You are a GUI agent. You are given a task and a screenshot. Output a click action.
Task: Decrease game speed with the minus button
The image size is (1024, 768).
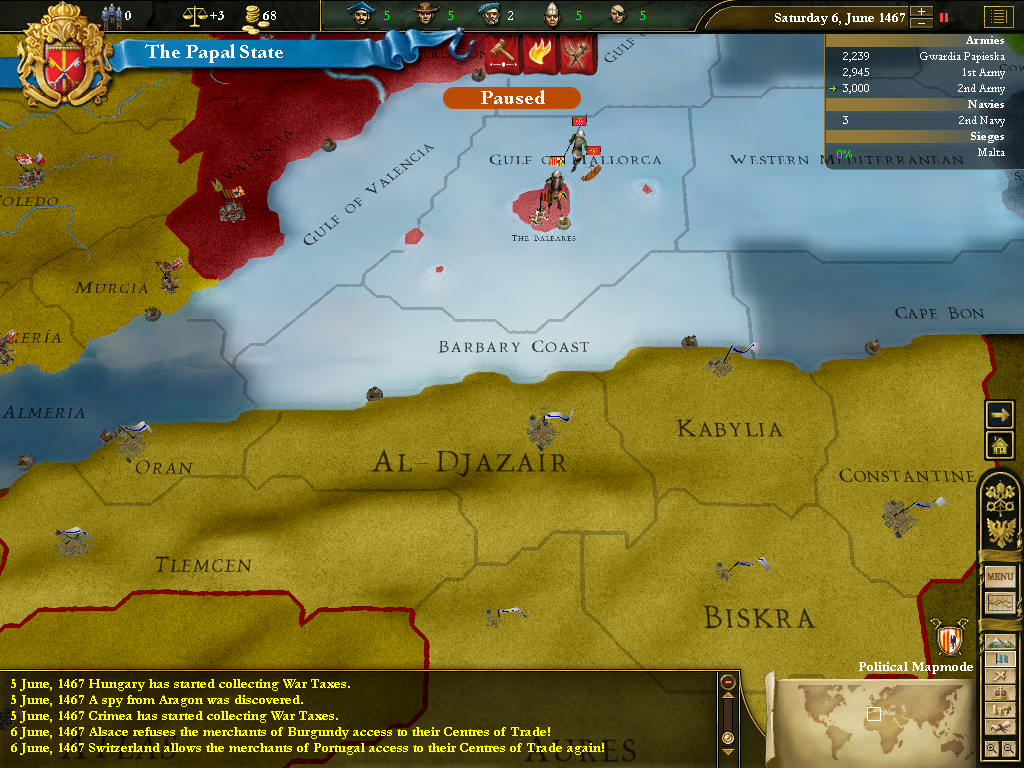click(x=921, y=23)
